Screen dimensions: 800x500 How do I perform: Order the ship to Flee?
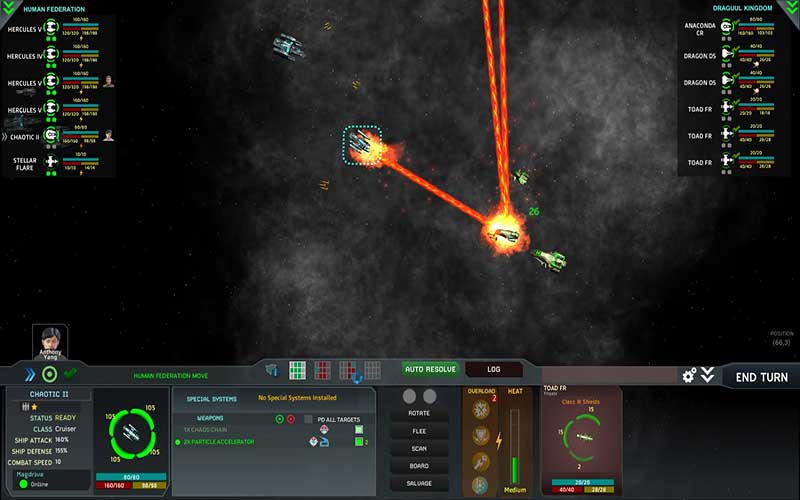pyautogui.click(x=419, y=431)
